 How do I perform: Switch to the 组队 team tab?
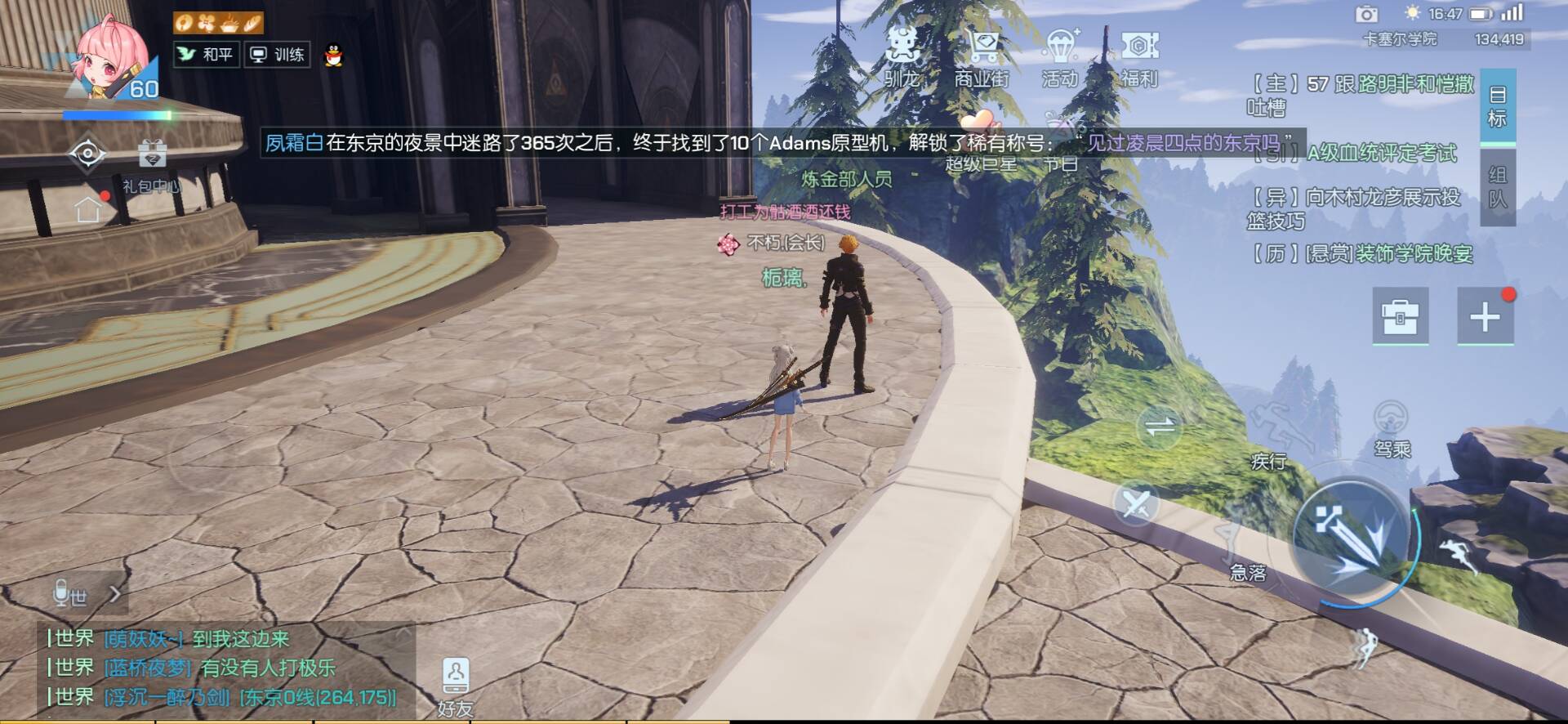[1497, 187]
